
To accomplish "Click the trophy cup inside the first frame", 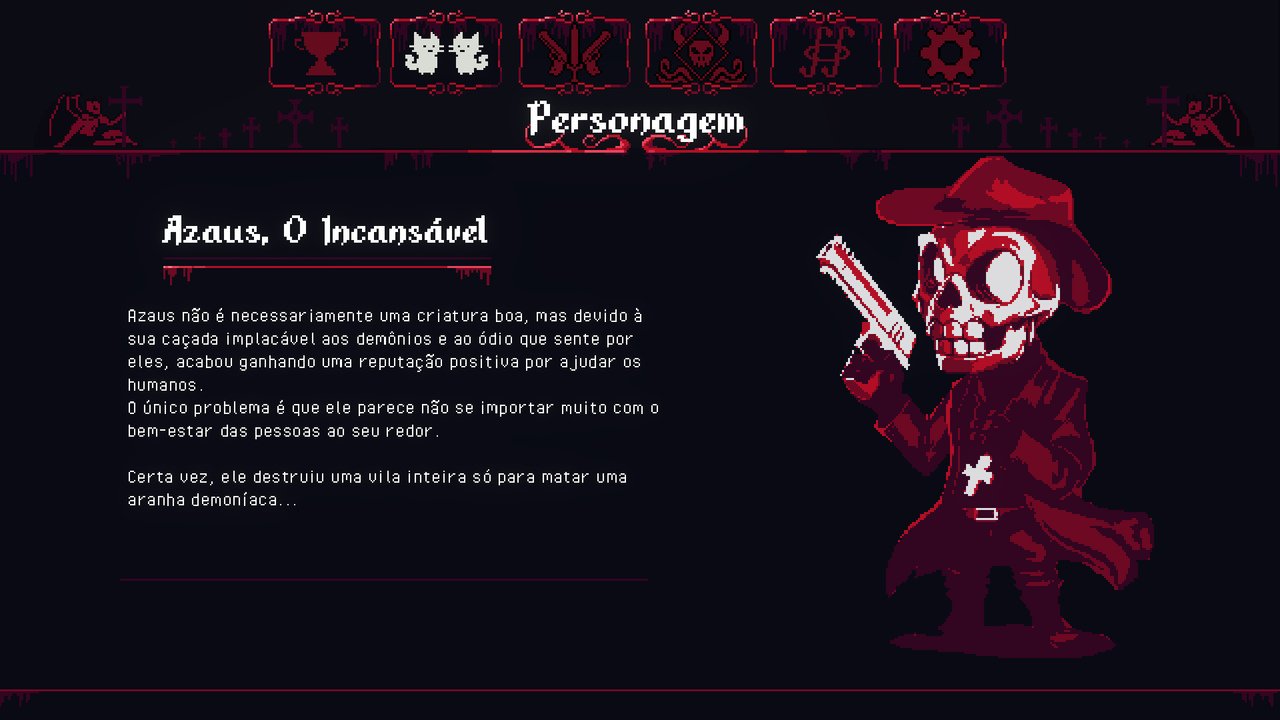I will coord(322,55).
